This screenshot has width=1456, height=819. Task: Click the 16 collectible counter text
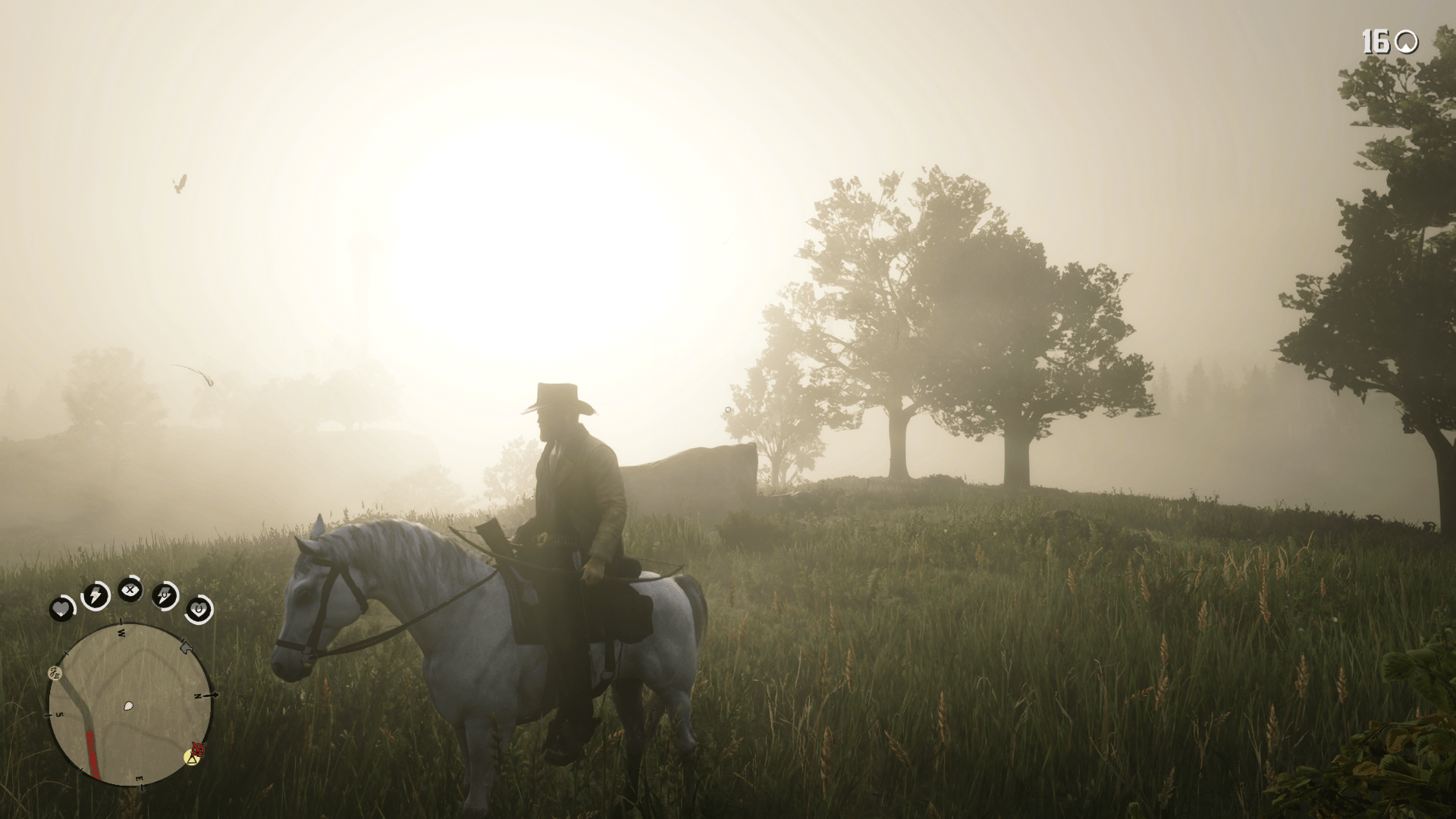coord(1375,42)
